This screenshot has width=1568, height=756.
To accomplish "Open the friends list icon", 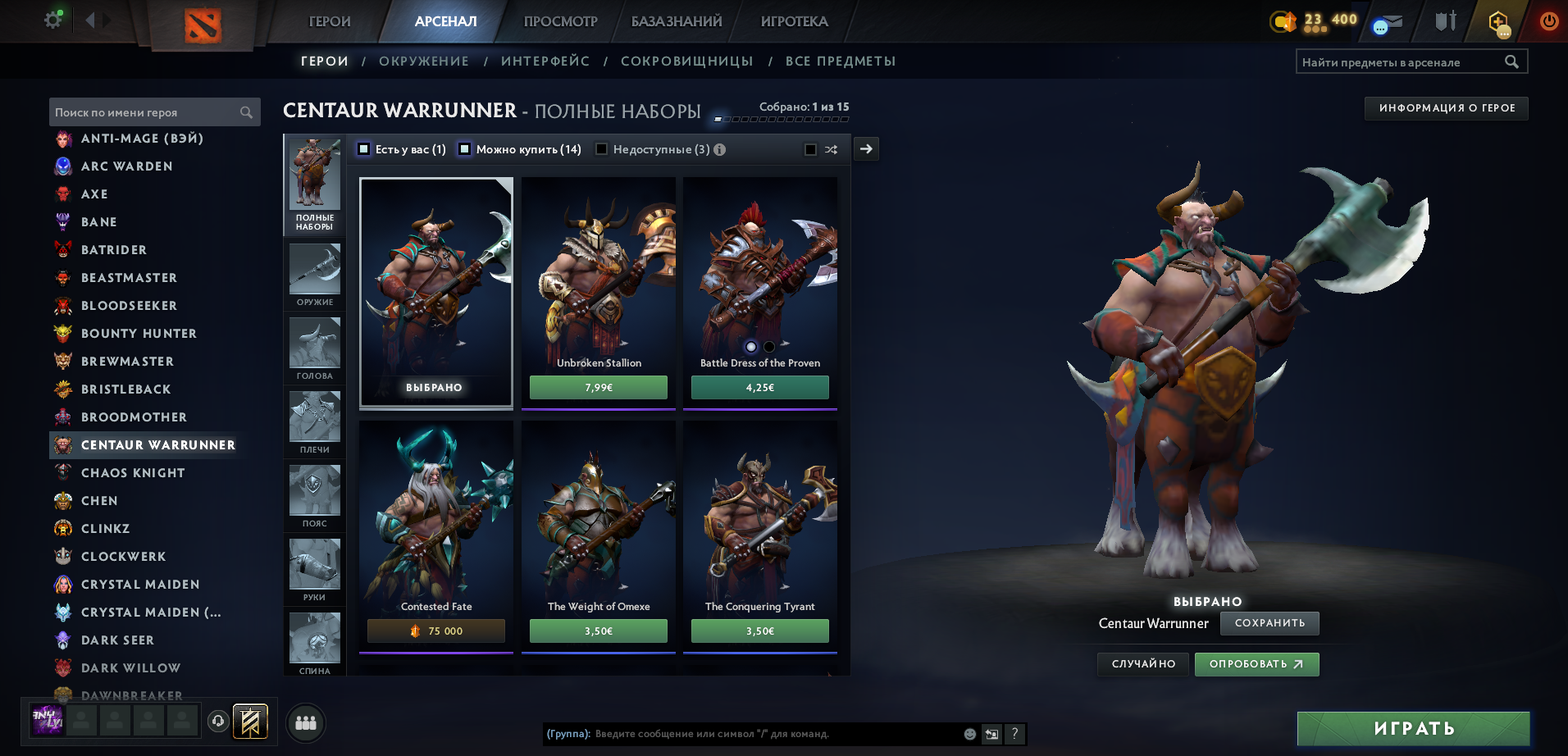I will pyautogui.click(x=305, y=723).
